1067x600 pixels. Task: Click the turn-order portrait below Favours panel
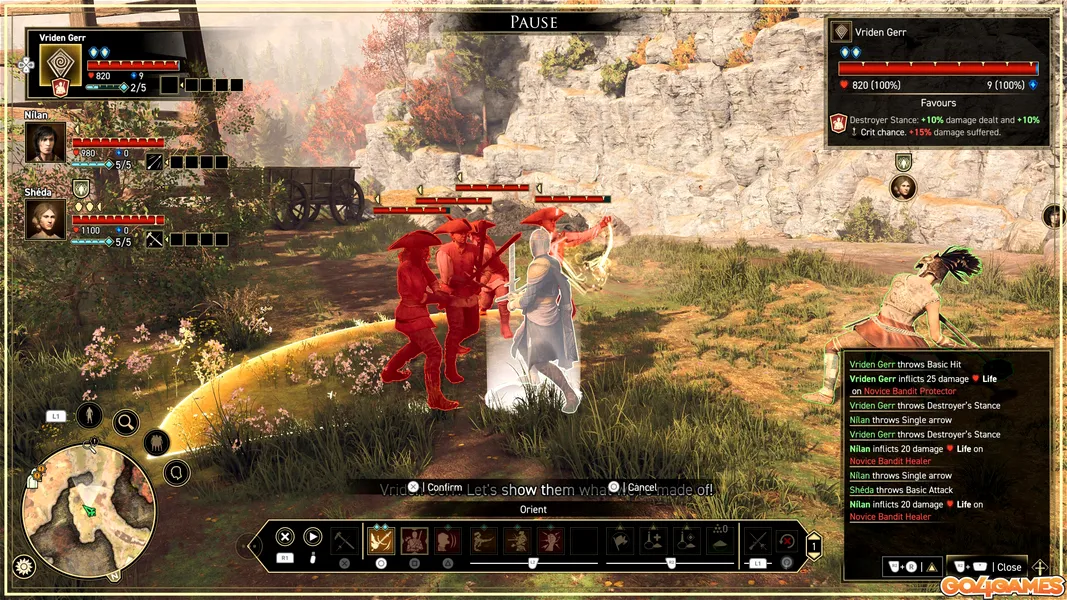point(903,187)
